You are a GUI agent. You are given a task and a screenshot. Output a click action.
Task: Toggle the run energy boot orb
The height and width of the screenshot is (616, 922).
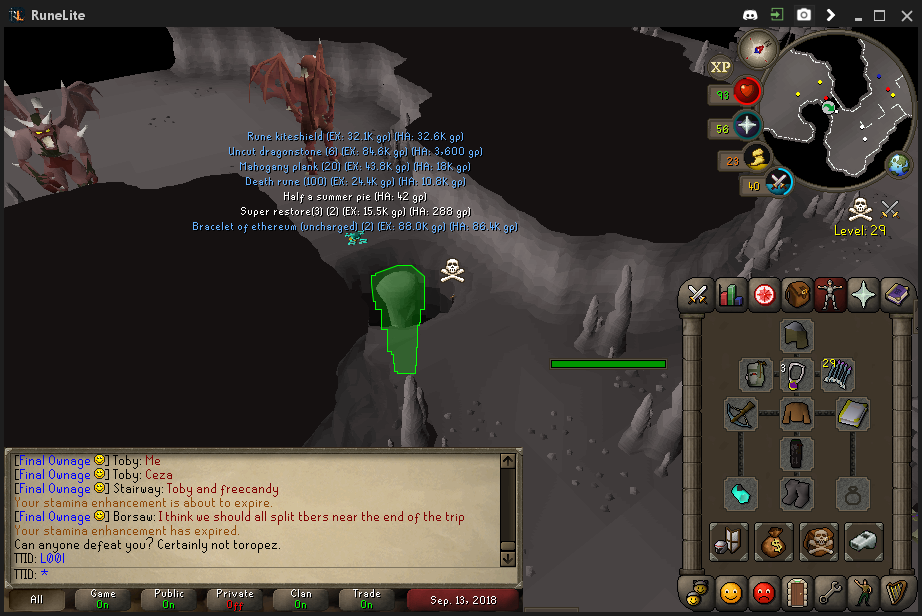[758, 157]
